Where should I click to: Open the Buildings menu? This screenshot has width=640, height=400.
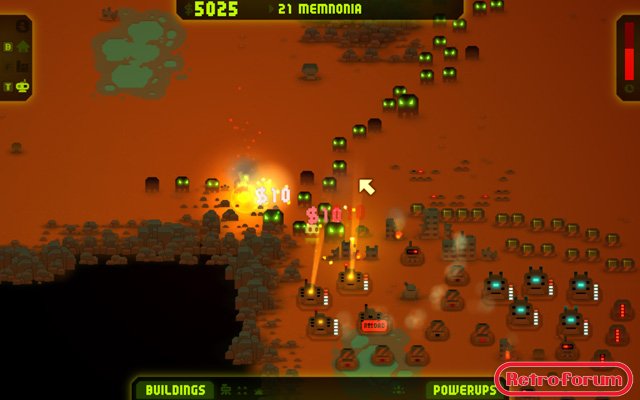(175, 390)
